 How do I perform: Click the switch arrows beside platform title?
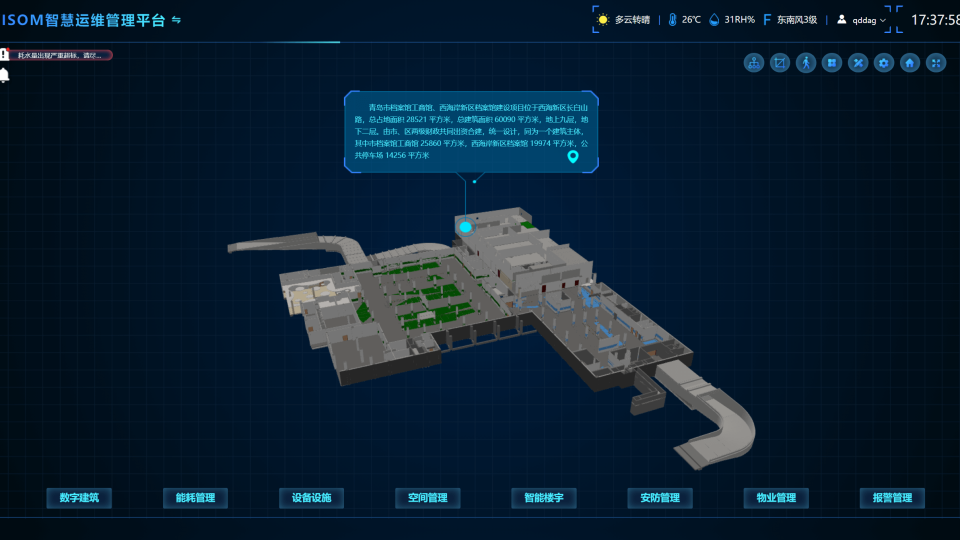click(x=177, y=20)
